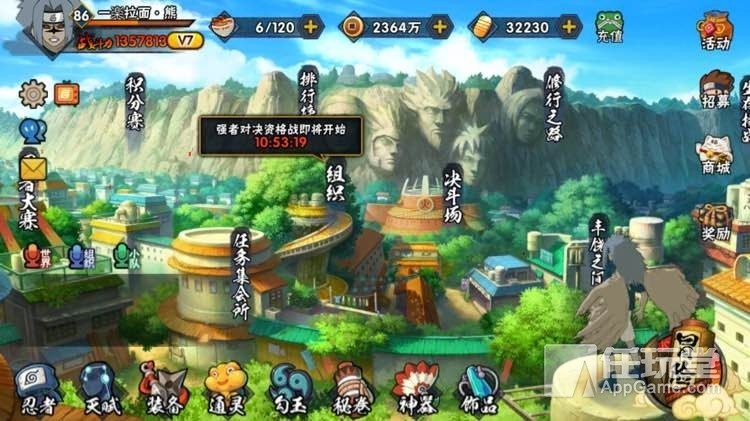The height and width of the screenshot is (421, 750).
Task: Tap the 充值 recharge frog icon
Action: [610, 26]
